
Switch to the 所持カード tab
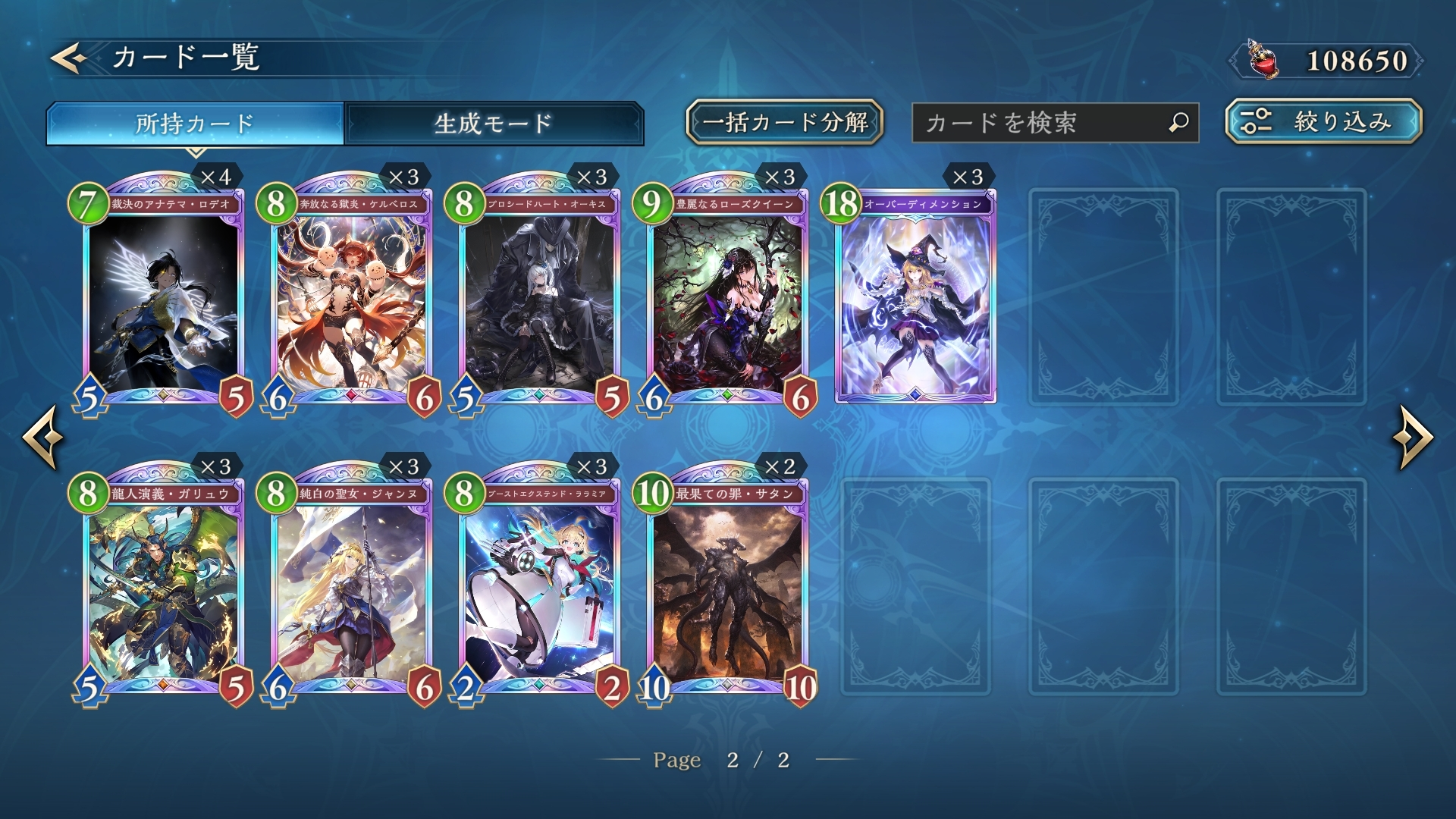point(195,123)
